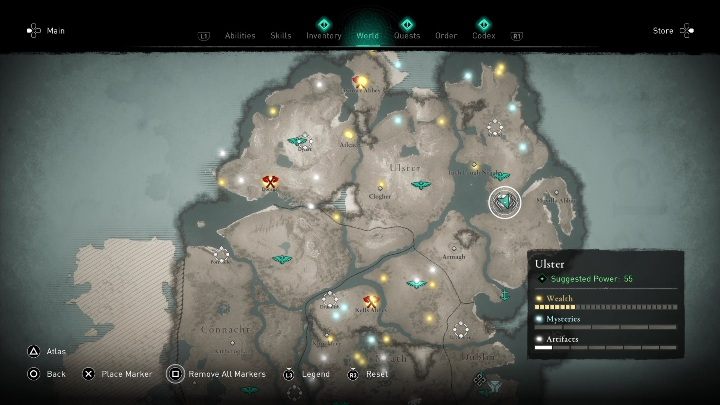Open the Quests tab
The height and width of the screenshot is (405, 720).
tap(407, 35)
